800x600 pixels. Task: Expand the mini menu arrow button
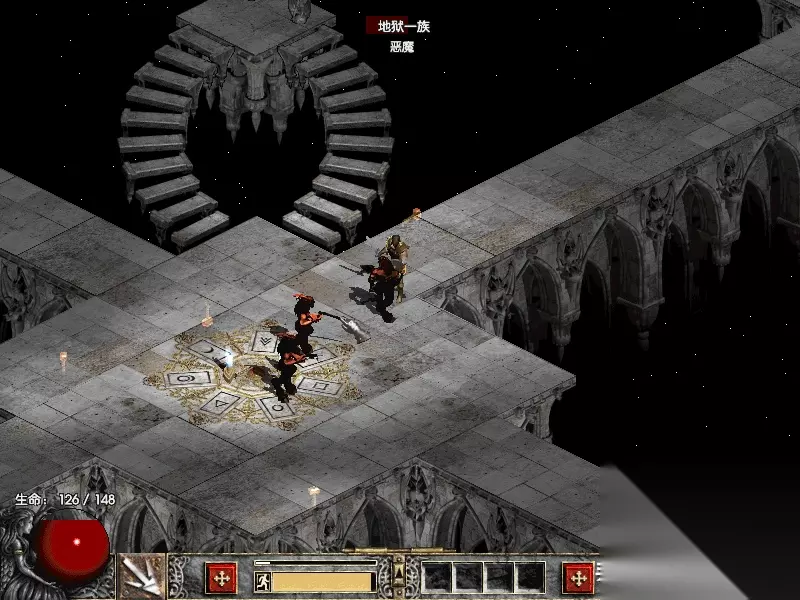click(398, 572)
